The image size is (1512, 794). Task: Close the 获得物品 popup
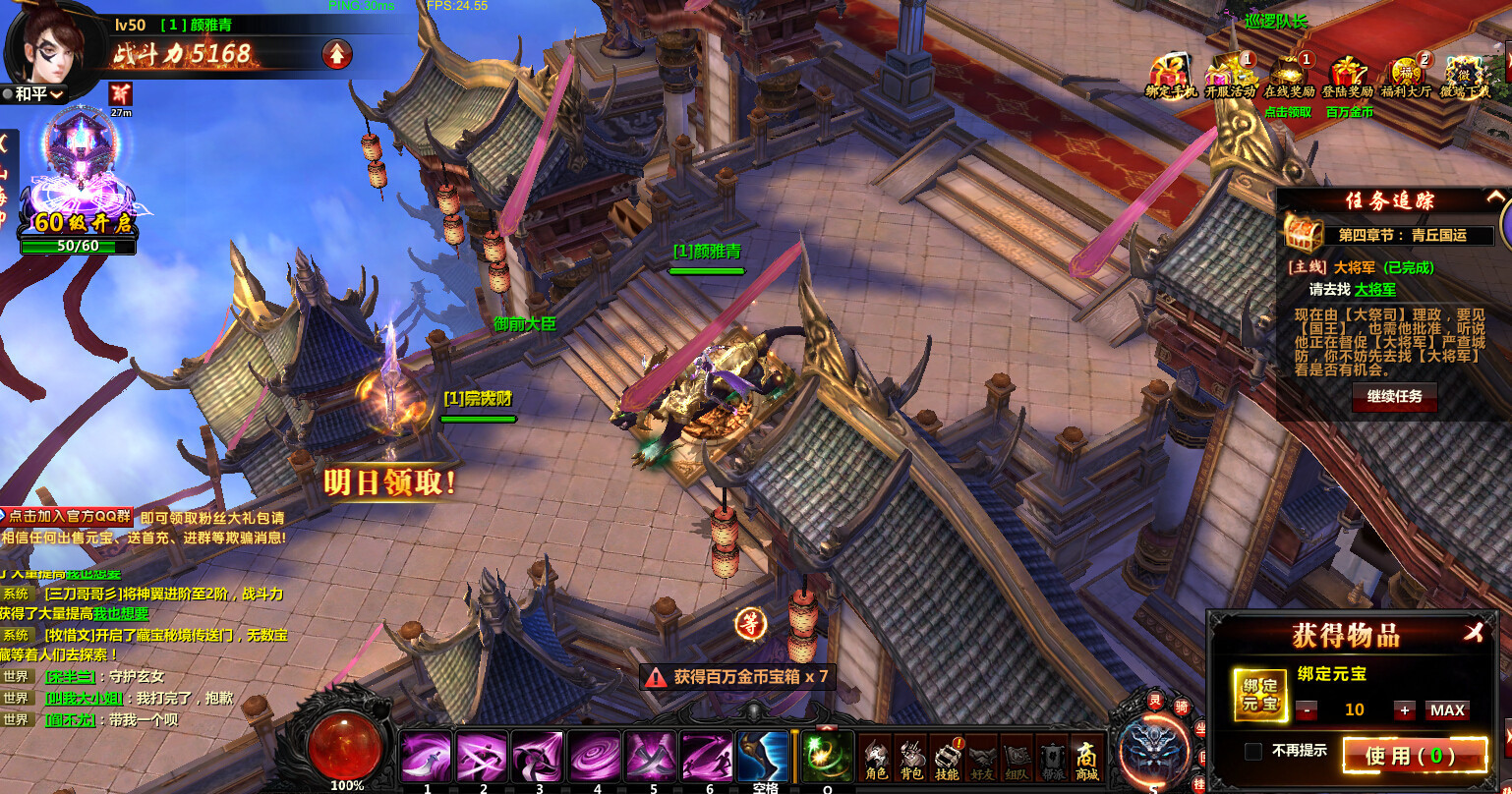pos(1474,634)
